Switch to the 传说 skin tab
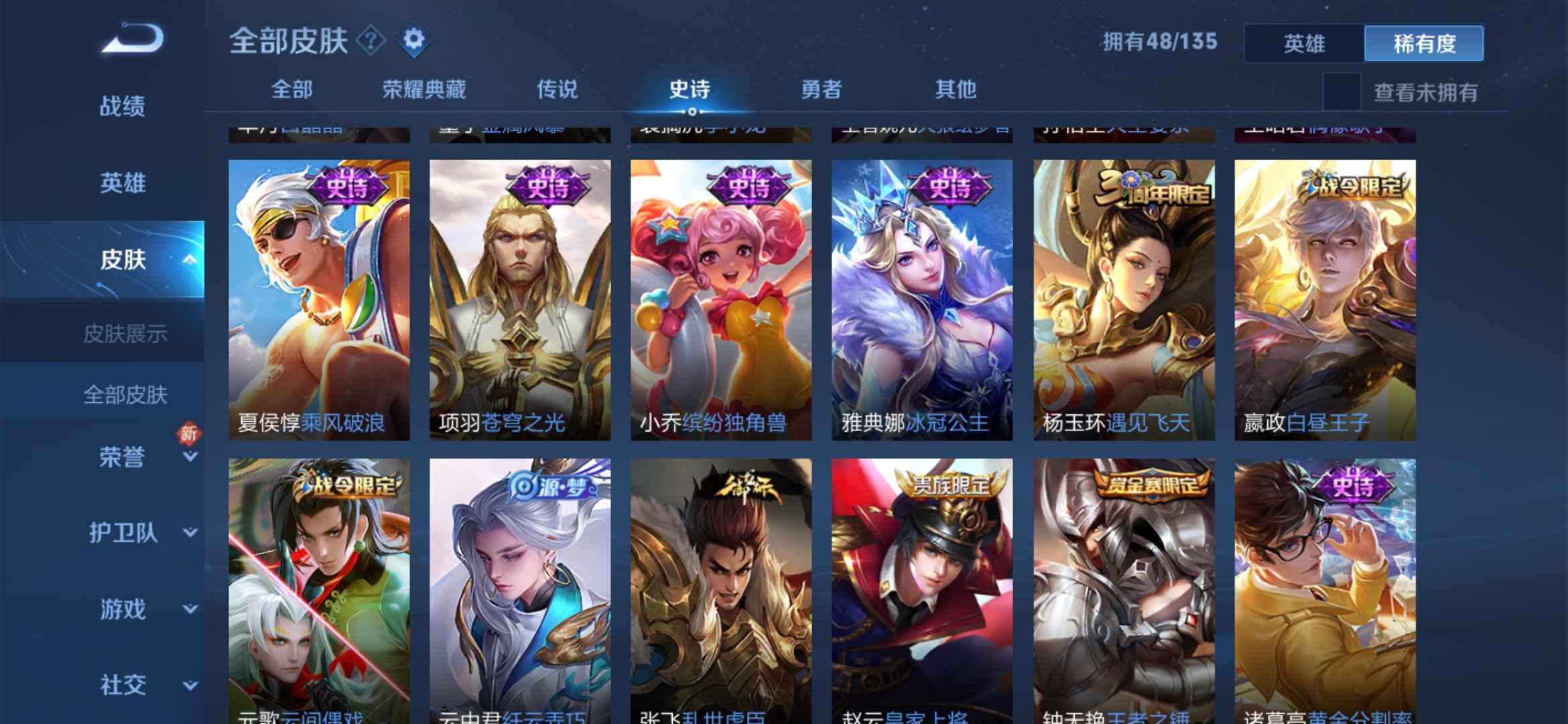Image resolution: width=1568 pixels, height=724 pixels. pyautogui.click(x=558, y=89)
